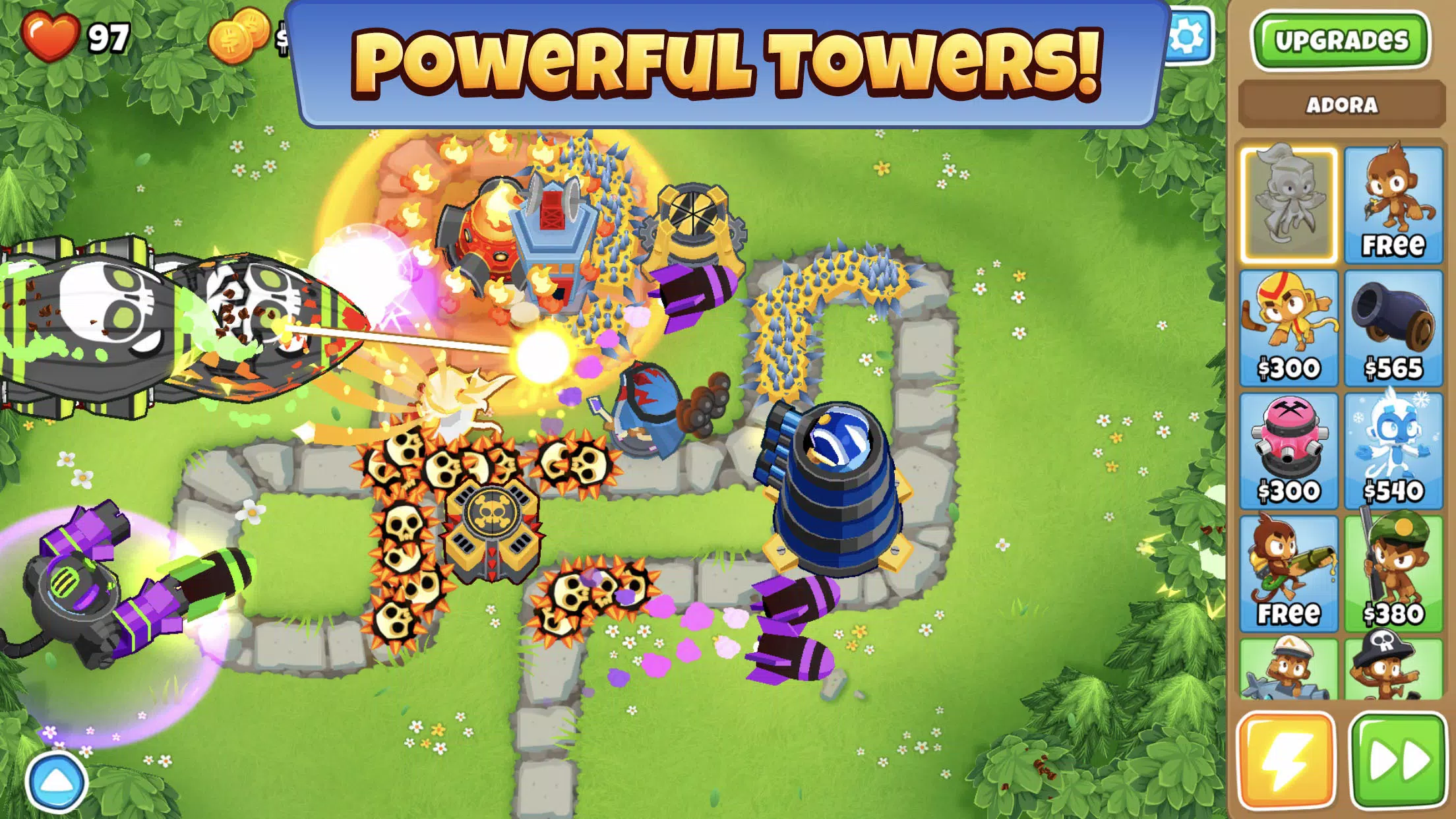Expand the Adora hero panel header
The image size is (1456, 819).
(x=1341, y=104)
